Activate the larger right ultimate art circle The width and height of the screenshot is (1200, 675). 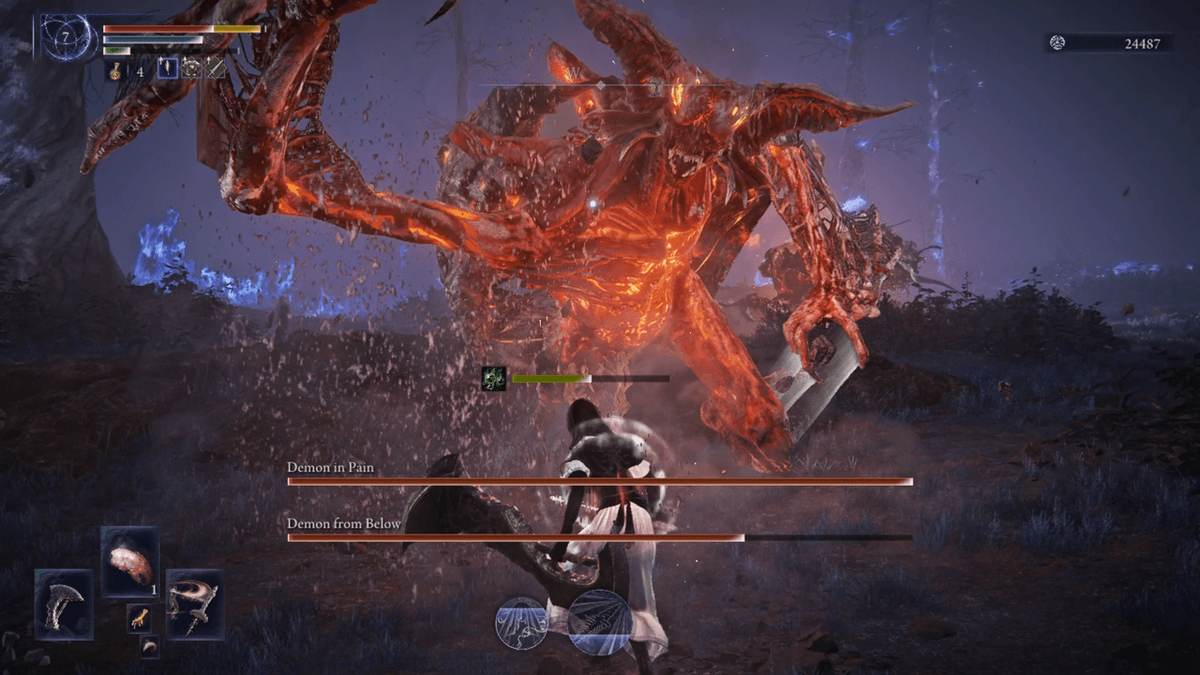[x=600, y=621]
